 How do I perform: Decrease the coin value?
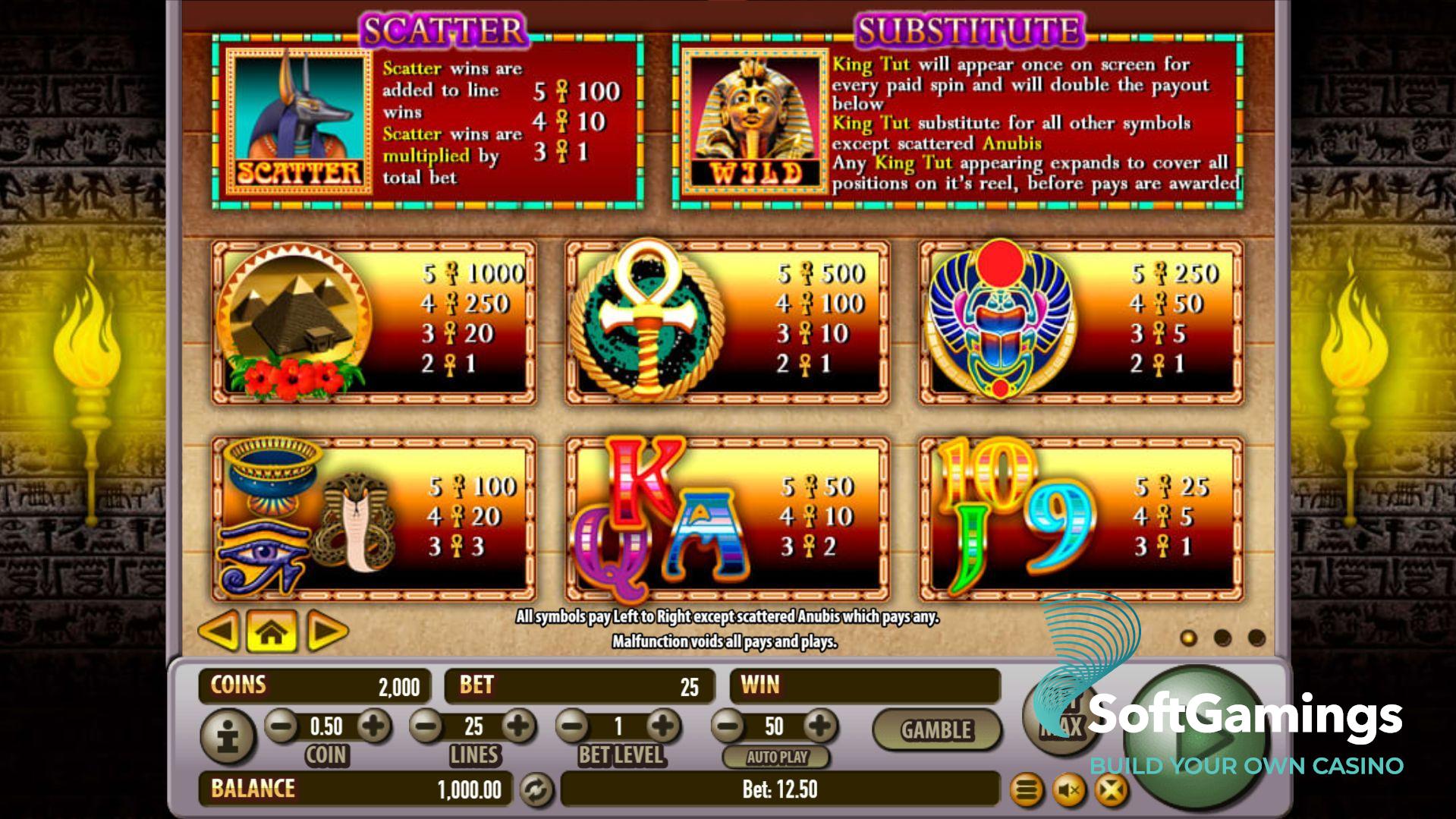pos(281,726)
